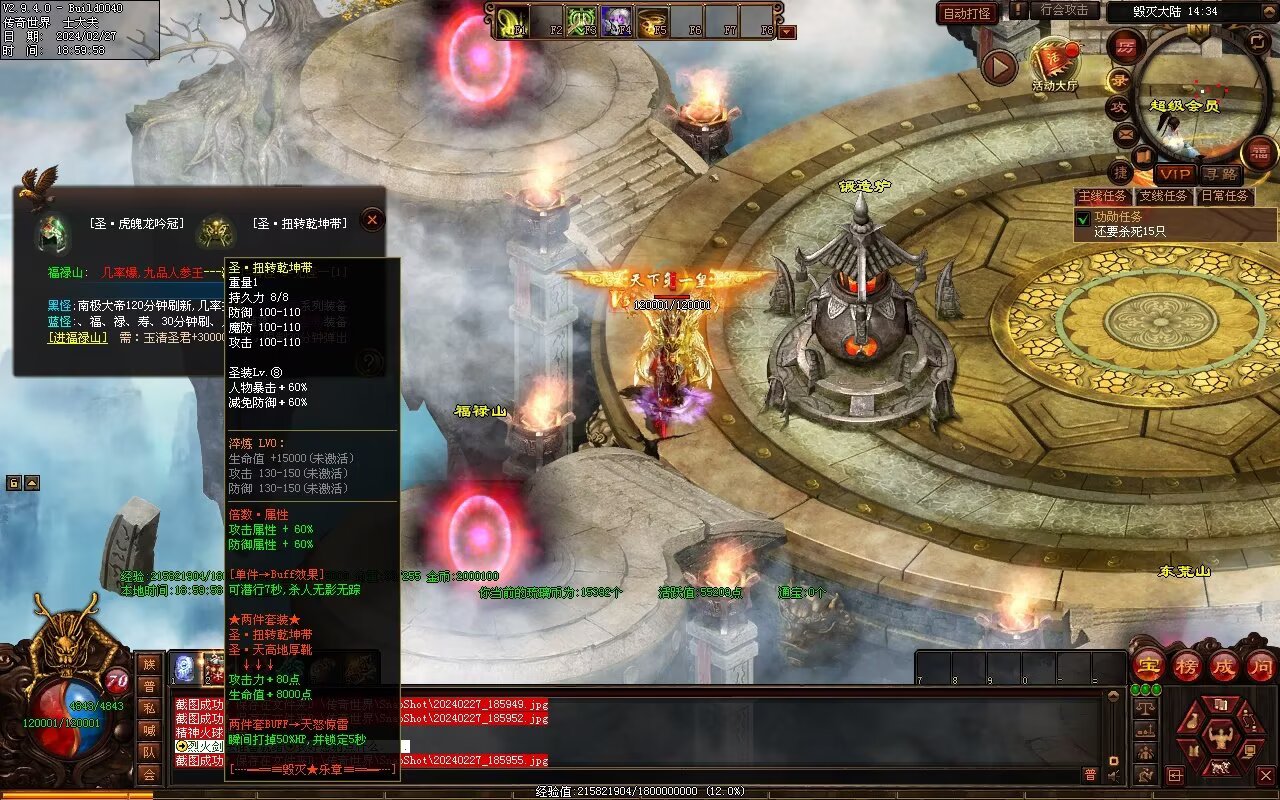Activate the 寻路 pathfinding button
The height and width of the screenshot is (800, 1280).
[1219, 174]
